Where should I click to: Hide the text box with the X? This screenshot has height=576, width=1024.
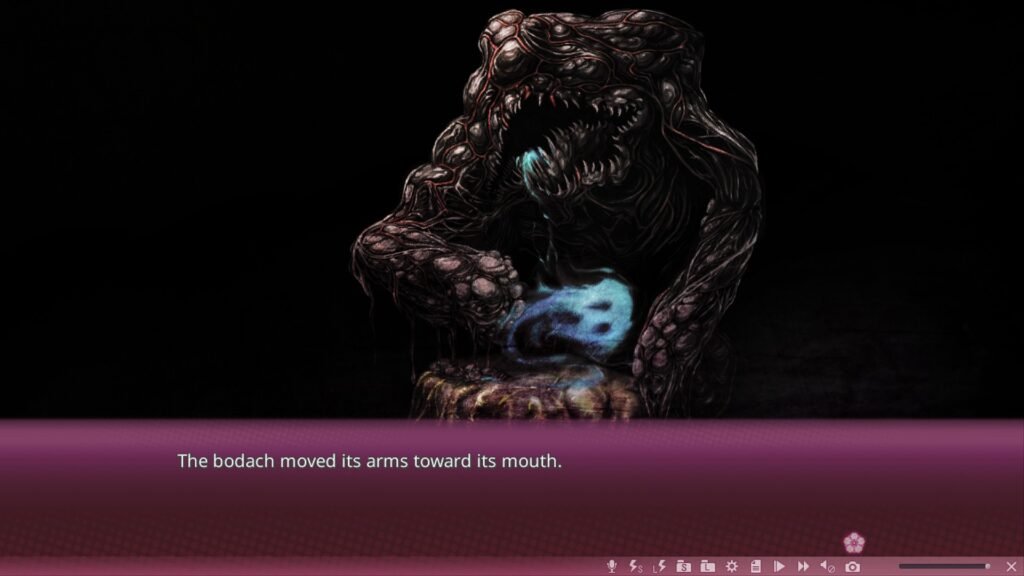pyautogui.click(x=1010, y=566)
